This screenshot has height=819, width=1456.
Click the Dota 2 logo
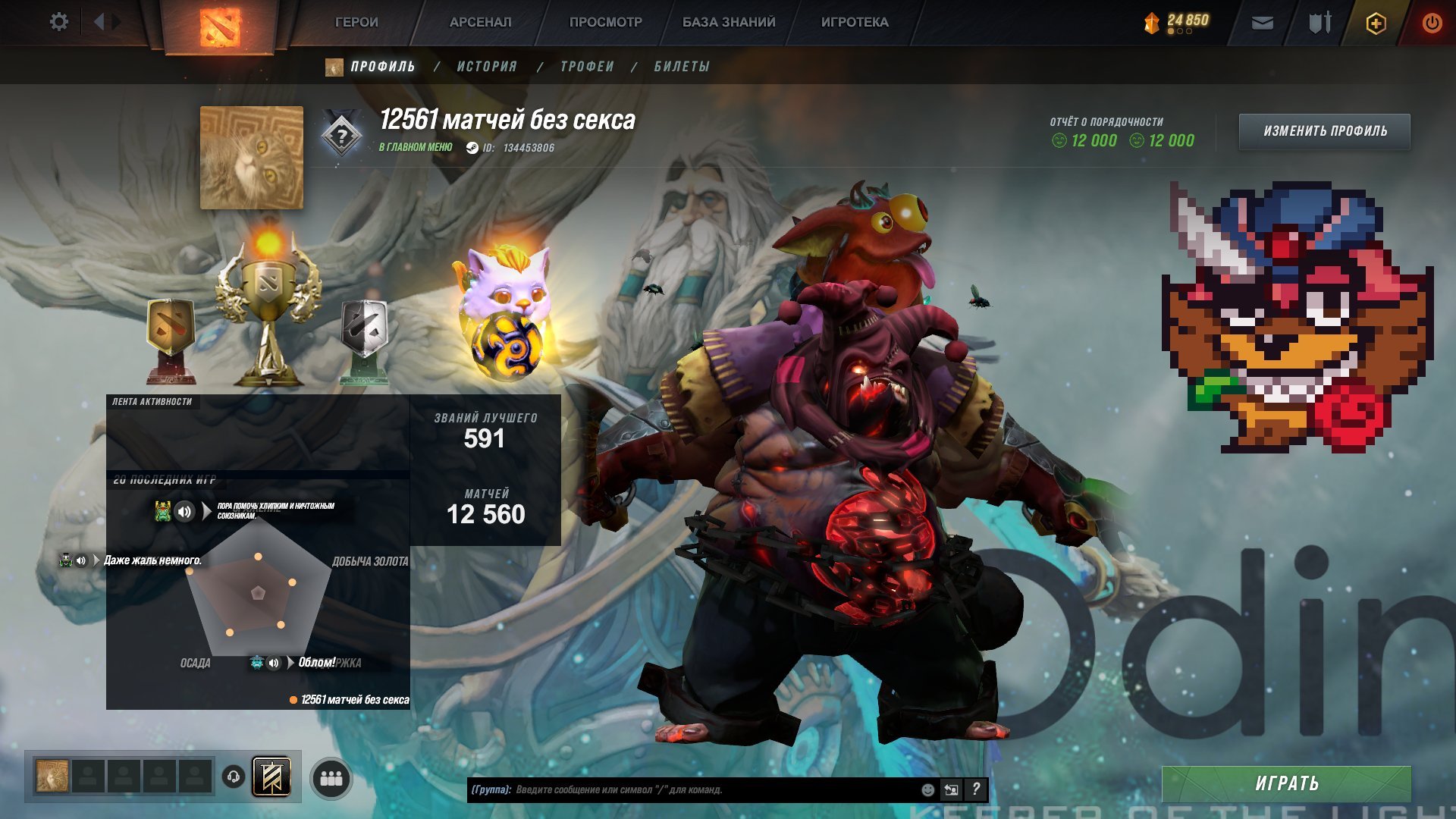click(220, 23)
